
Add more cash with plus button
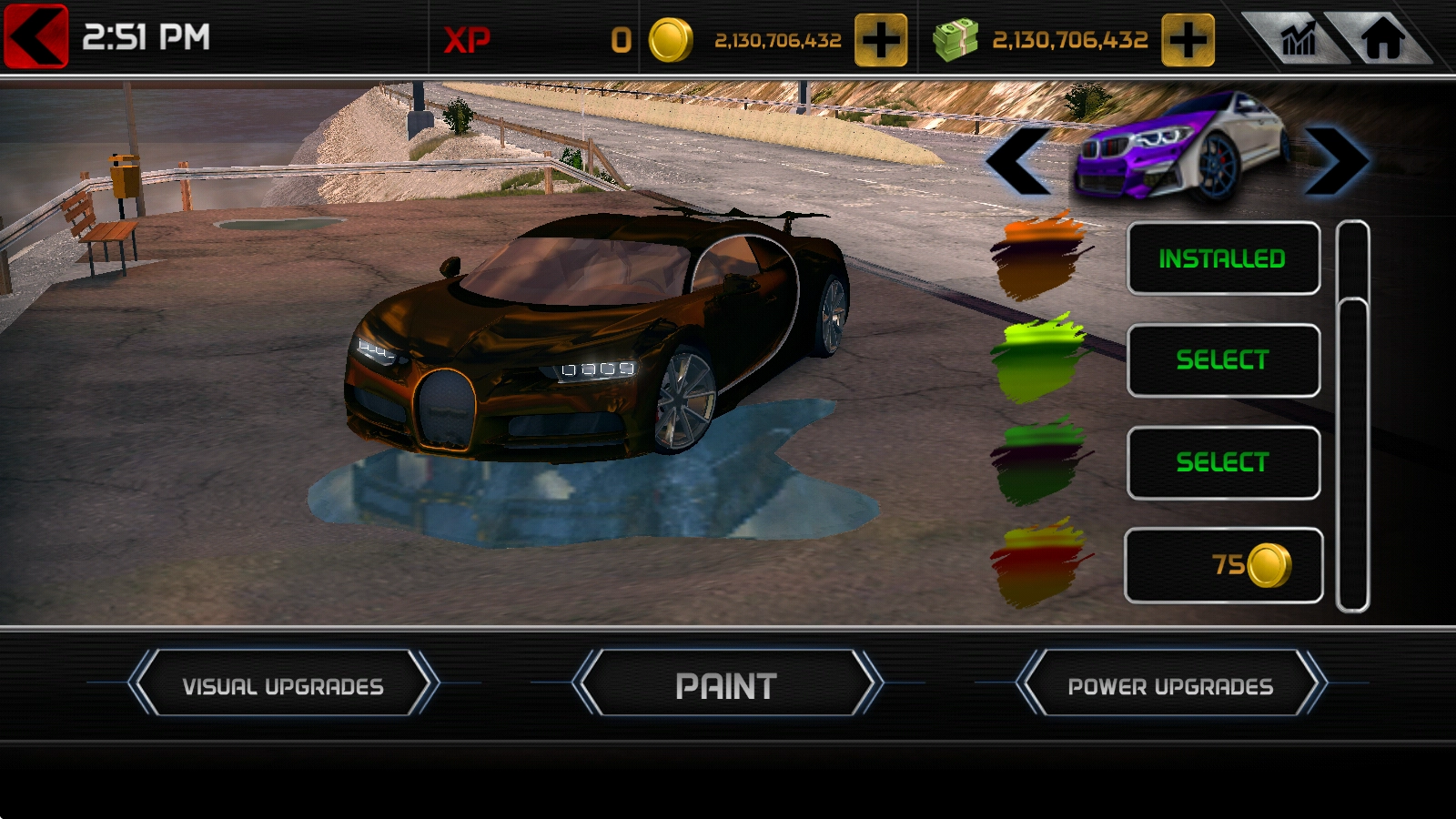pos(1188,40)
